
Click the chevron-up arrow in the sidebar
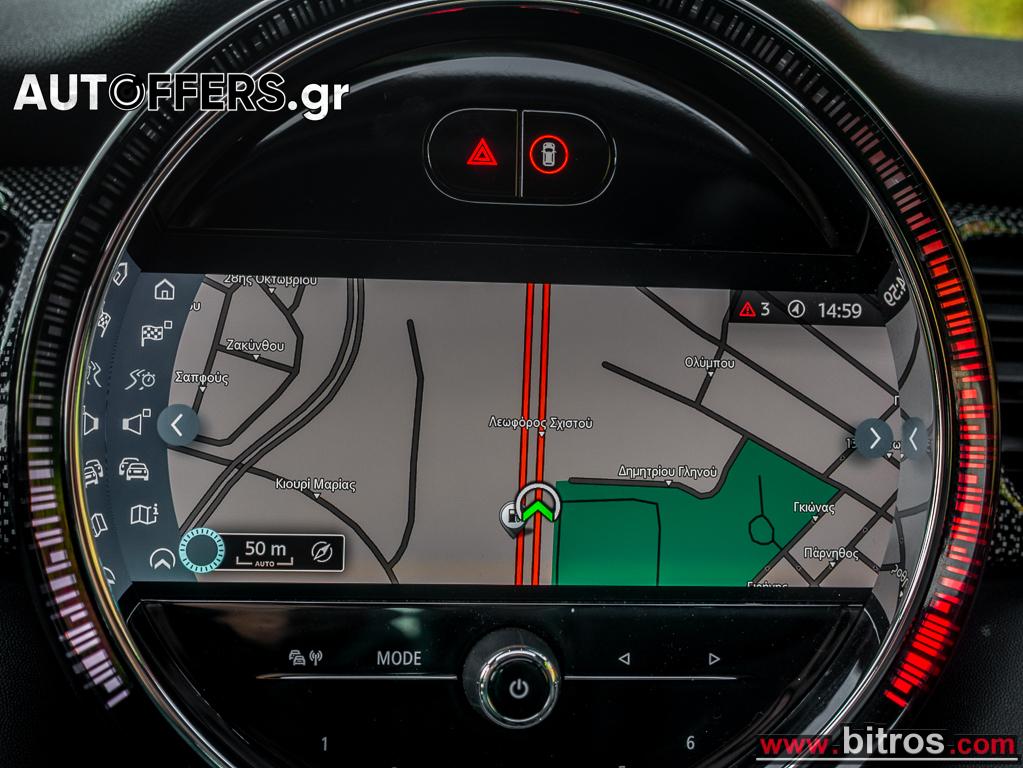pyautogui.click(x=162, y=559)
